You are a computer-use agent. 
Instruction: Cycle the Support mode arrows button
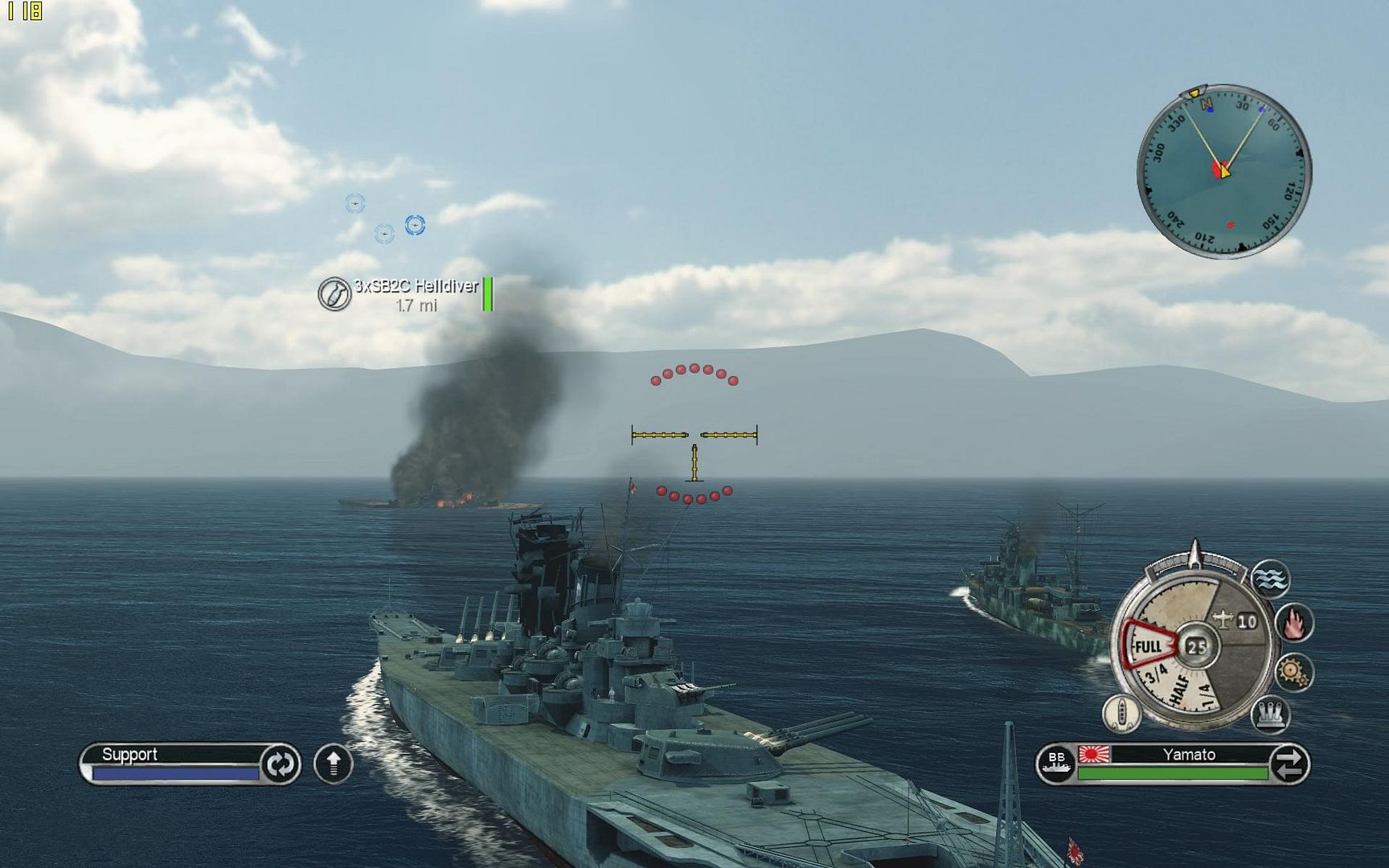tap(280, 764)
